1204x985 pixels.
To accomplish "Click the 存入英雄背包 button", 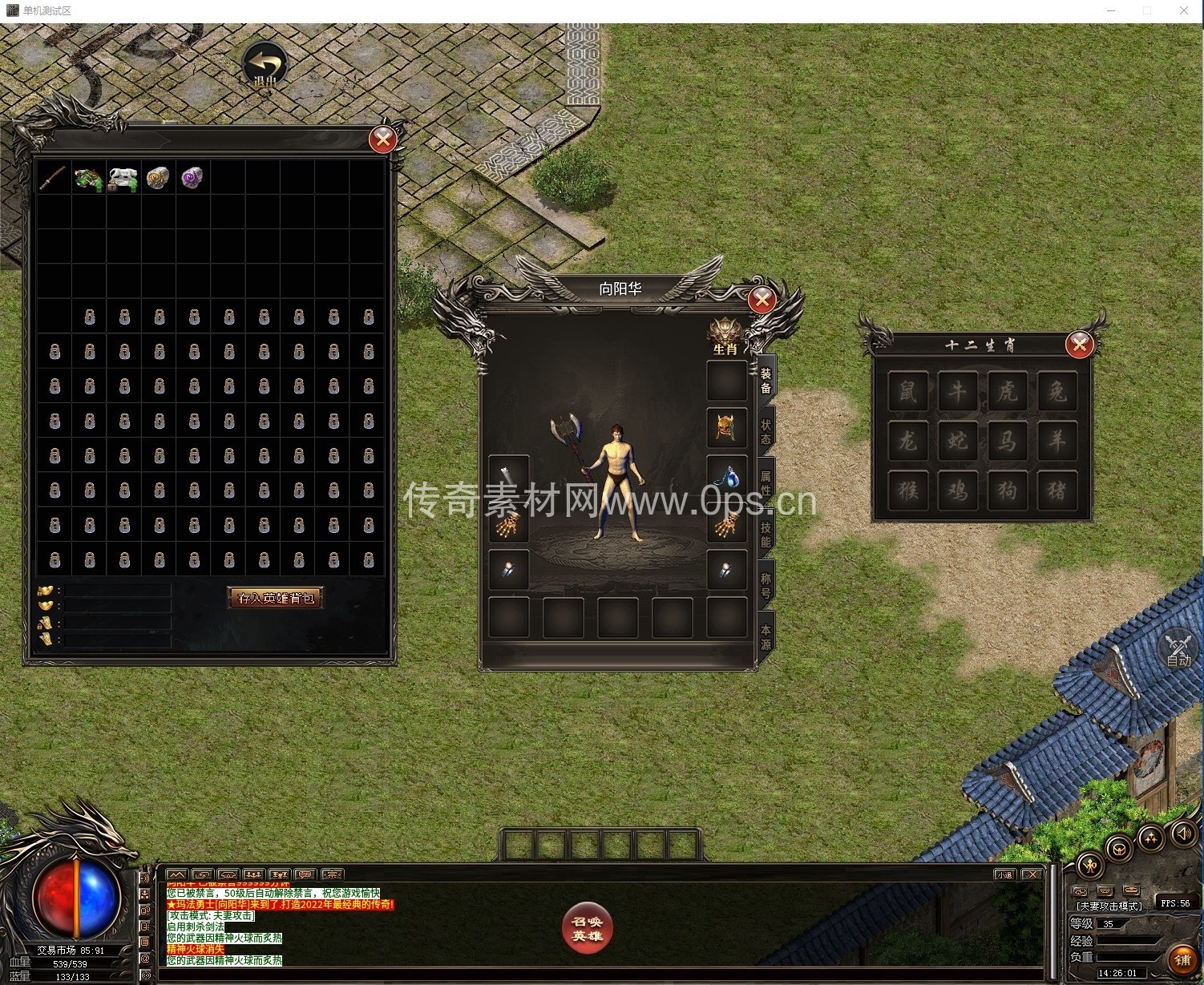I will (x=276, y=598).
